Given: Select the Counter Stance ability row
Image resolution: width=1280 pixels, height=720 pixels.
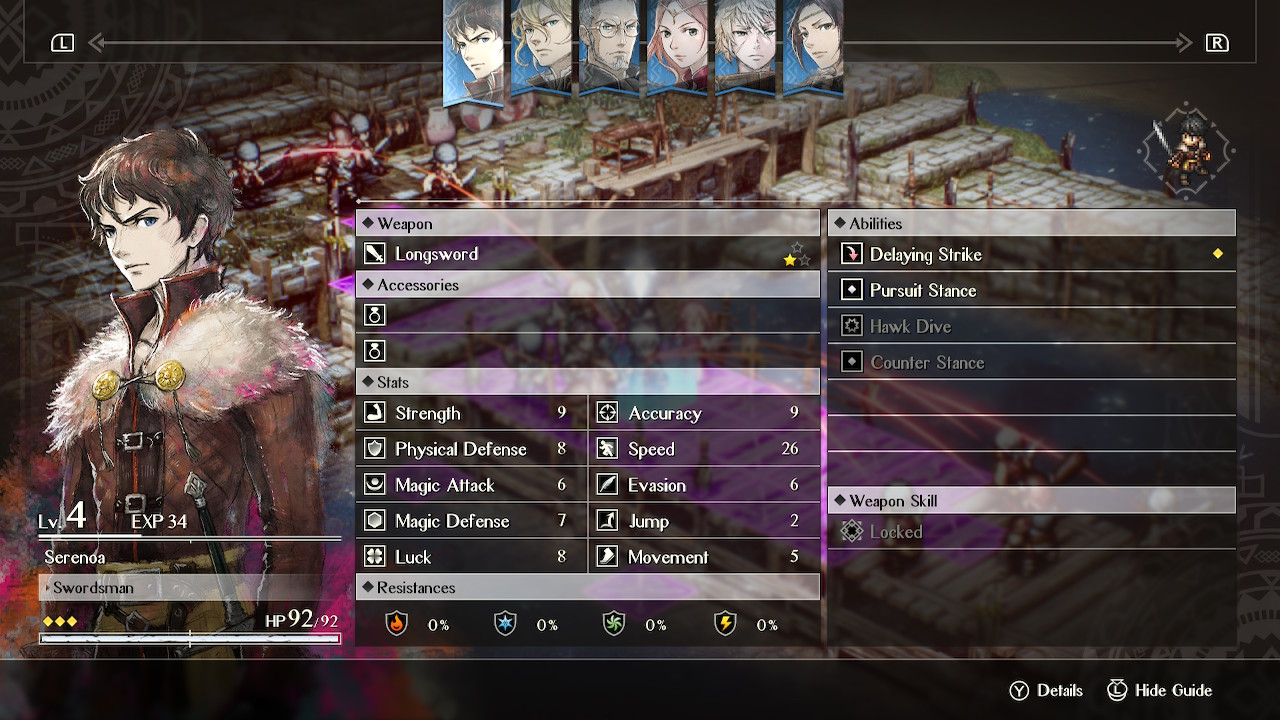Looking at the screenshot, I should (1031, 363).
